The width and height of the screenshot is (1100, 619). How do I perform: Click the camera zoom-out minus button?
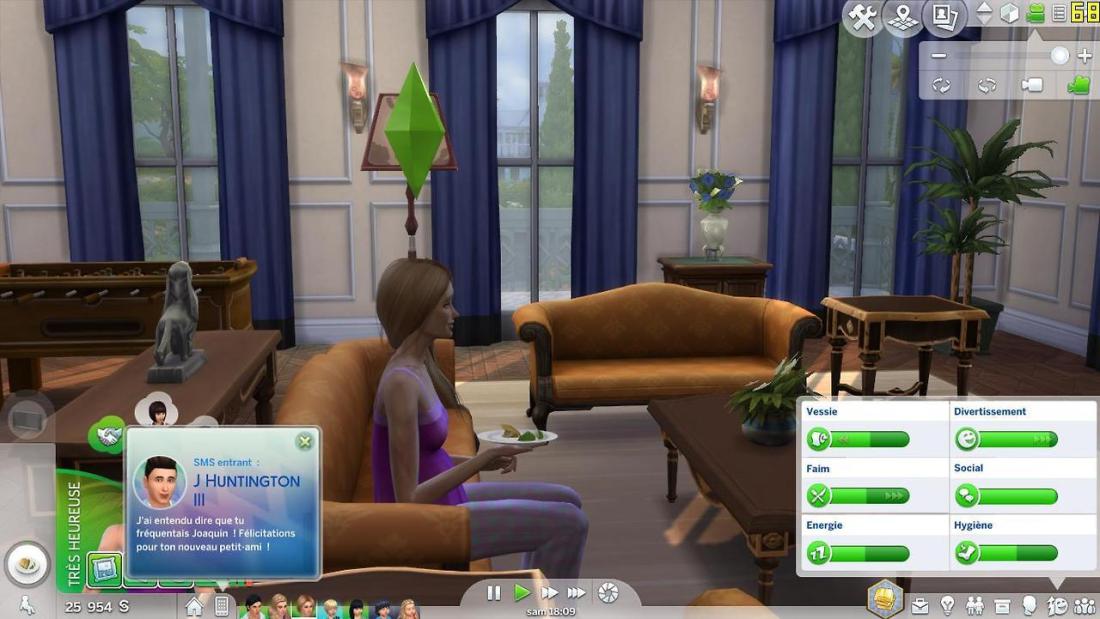[938, 56]
